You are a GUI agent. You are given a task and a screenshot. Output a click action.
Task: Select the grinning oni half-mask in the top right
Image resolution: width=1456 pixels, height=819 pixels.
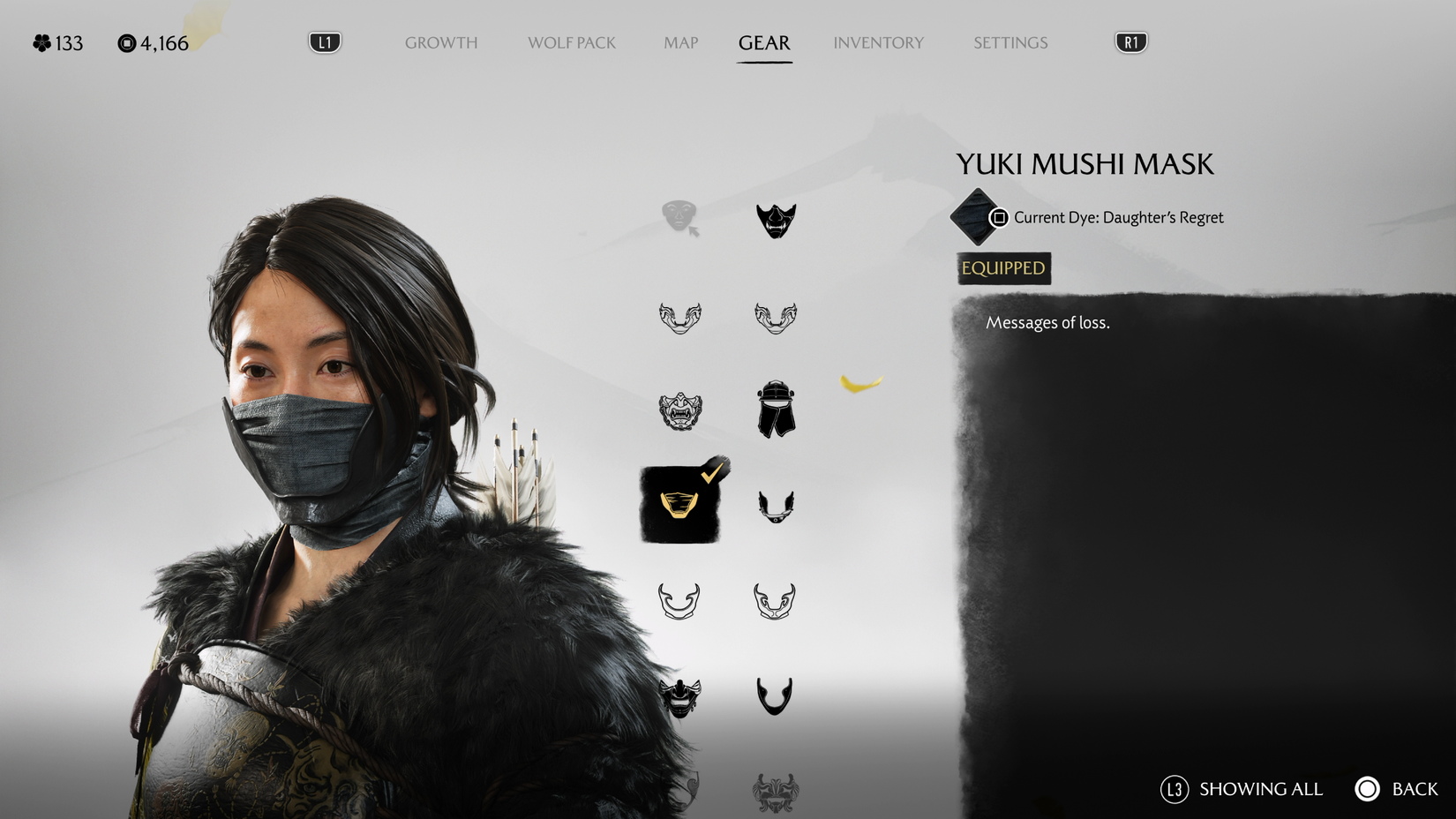click(x=775, y=221)
